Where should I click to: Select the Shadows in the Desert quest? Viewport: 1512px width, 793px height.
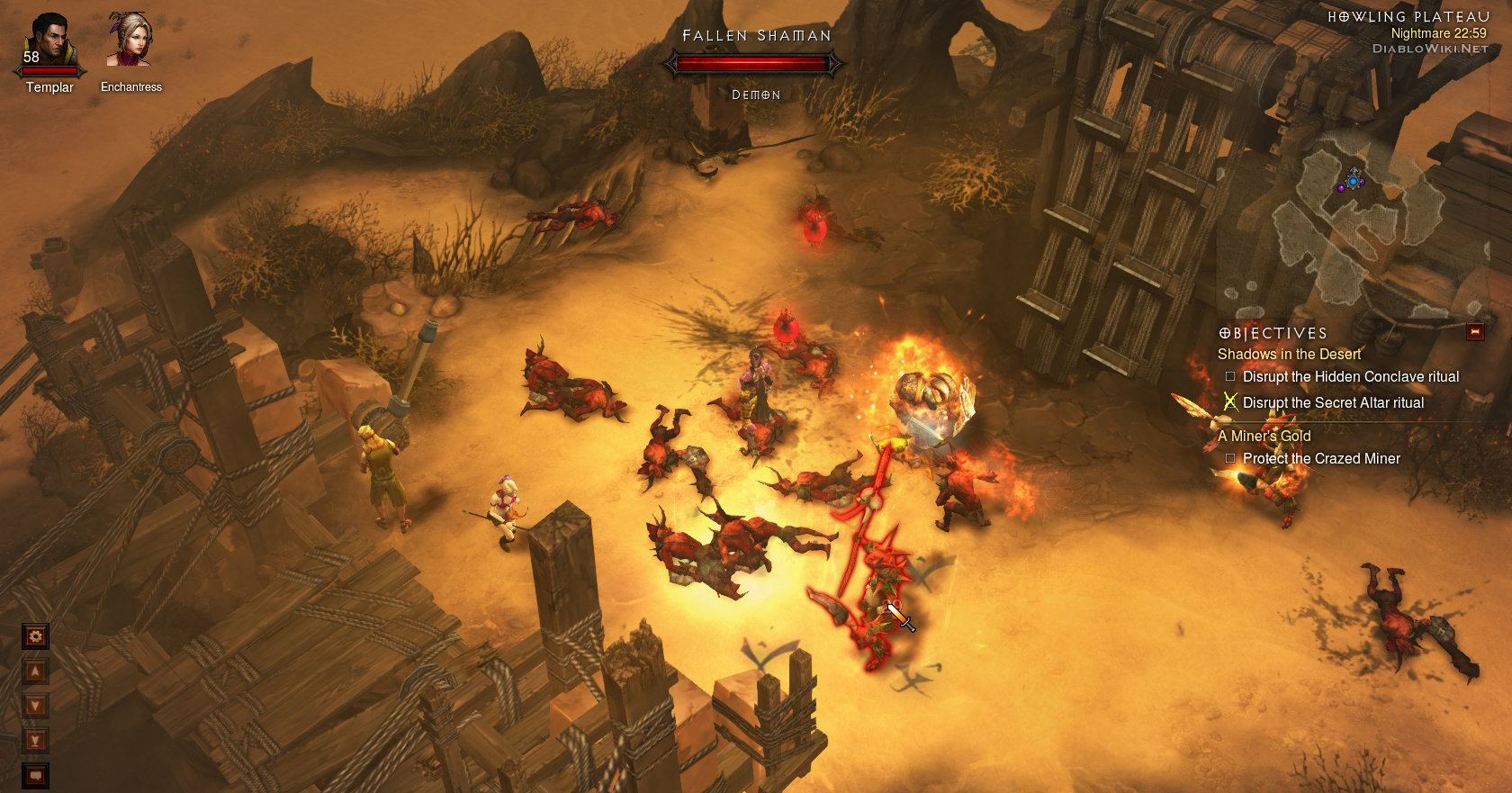(1289, 355)
